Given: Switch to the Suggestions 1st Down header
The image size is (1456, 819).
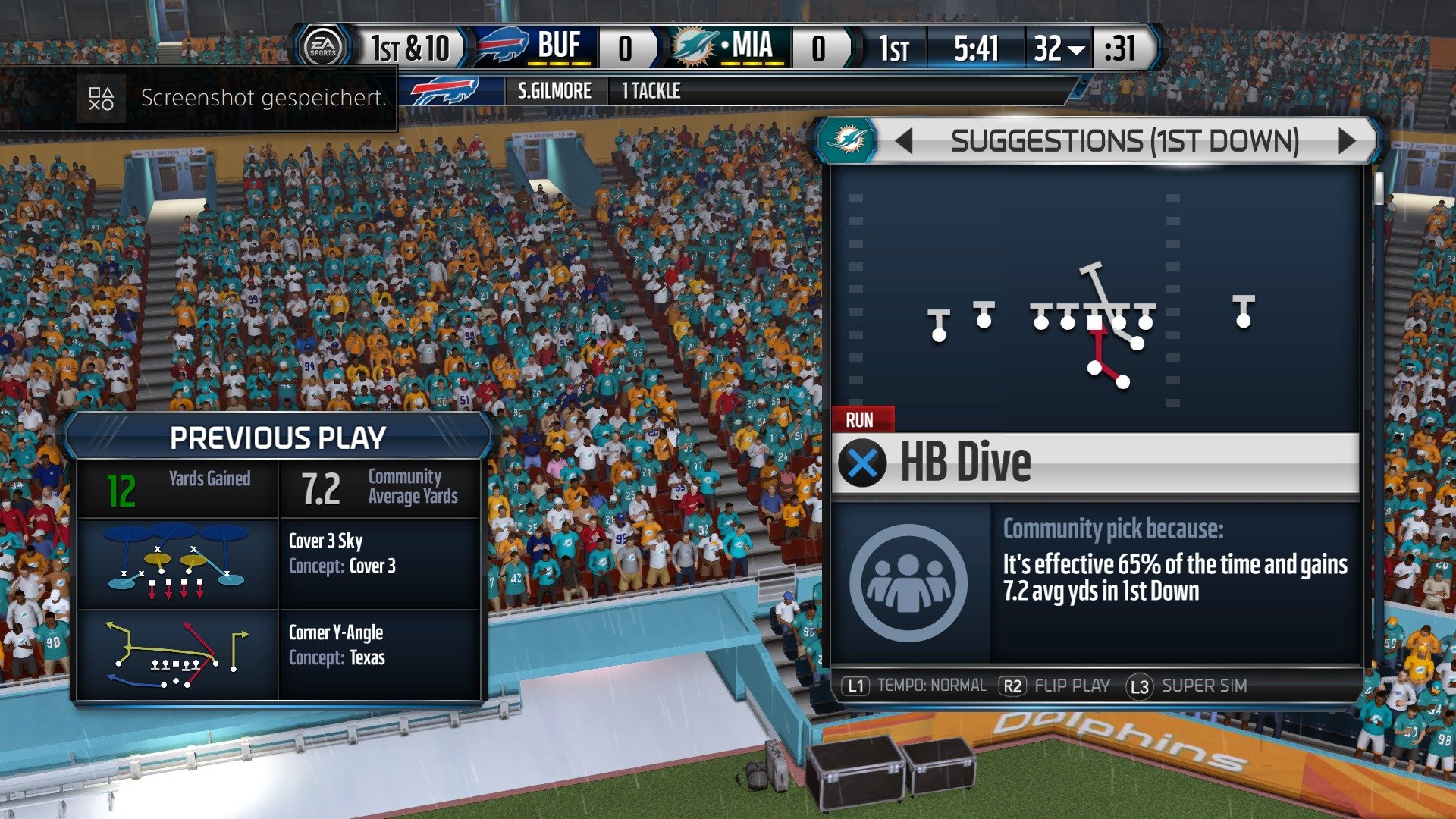Looking at the screenshot, I should [x=1125, y=140].
